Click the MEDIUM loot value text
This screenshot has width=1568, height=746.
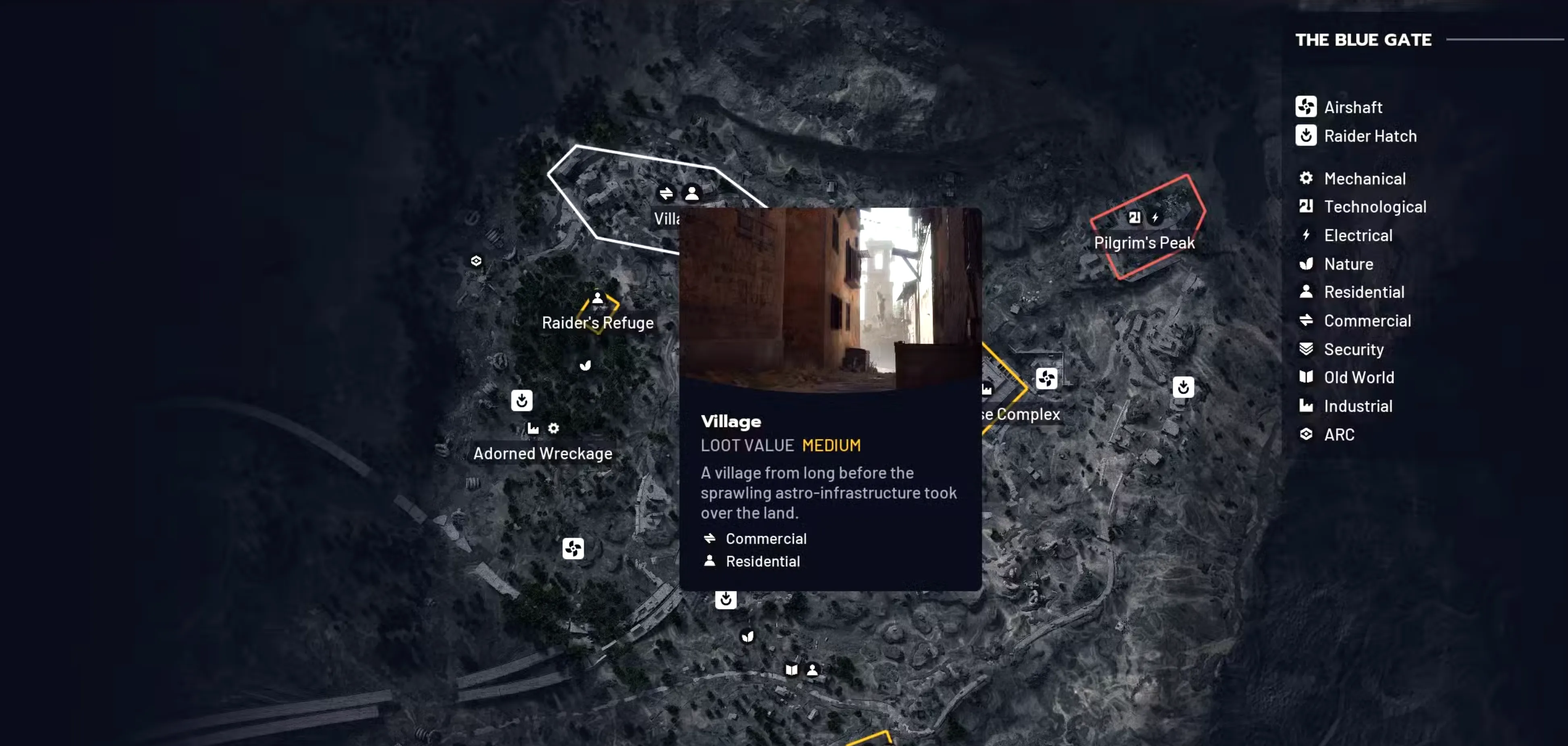[831, 445]
